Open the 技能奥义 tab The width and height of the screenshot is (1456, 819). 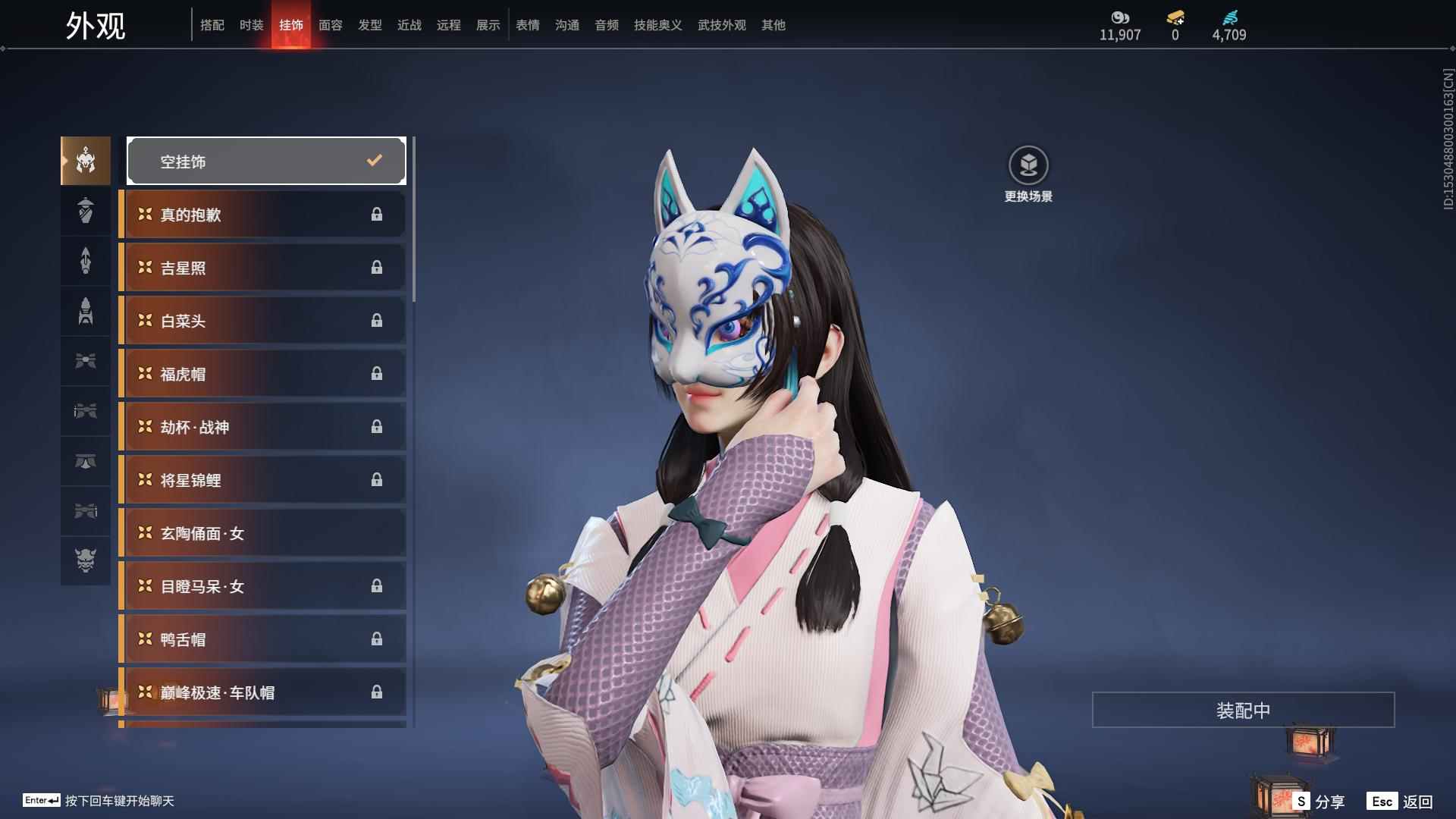coord(657,25)
